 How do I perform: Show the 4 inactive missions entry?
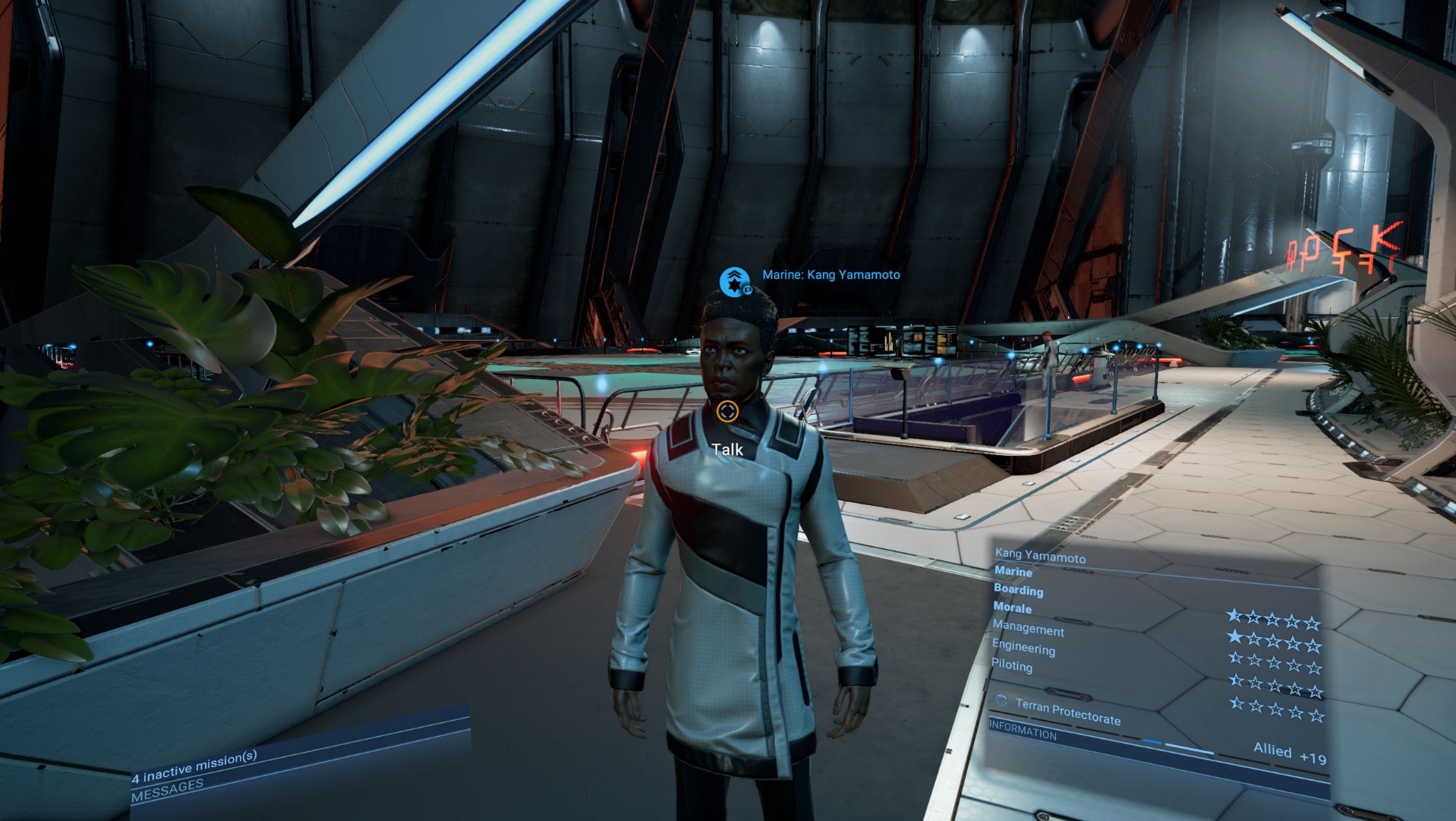pos(194,766)
